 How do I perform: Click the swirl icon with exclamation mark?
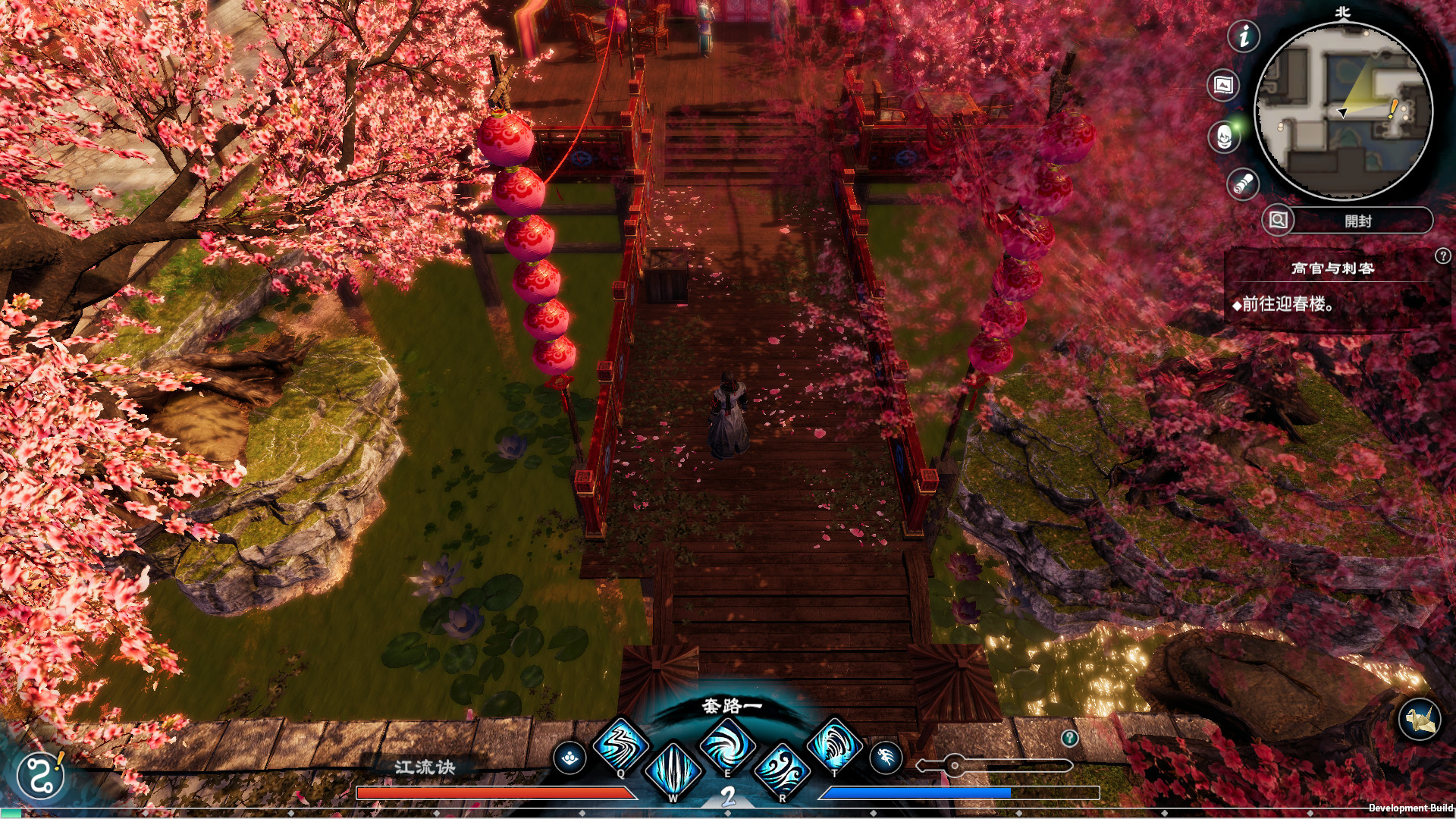[41, 775]
